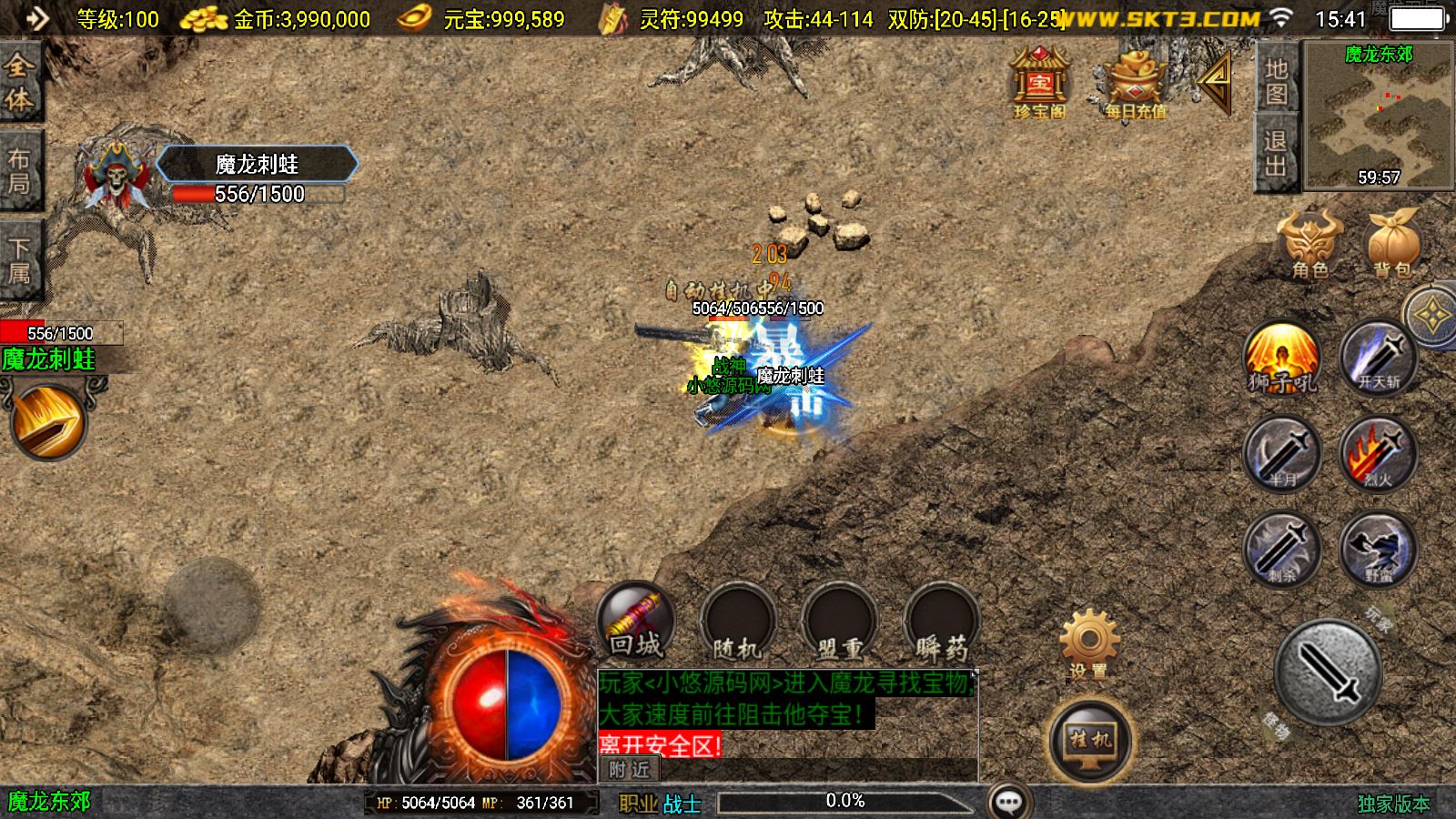Activate the 野蛮 charge skill
The width and height of the screenshot is (1456, 819).
coord(1378,549)
